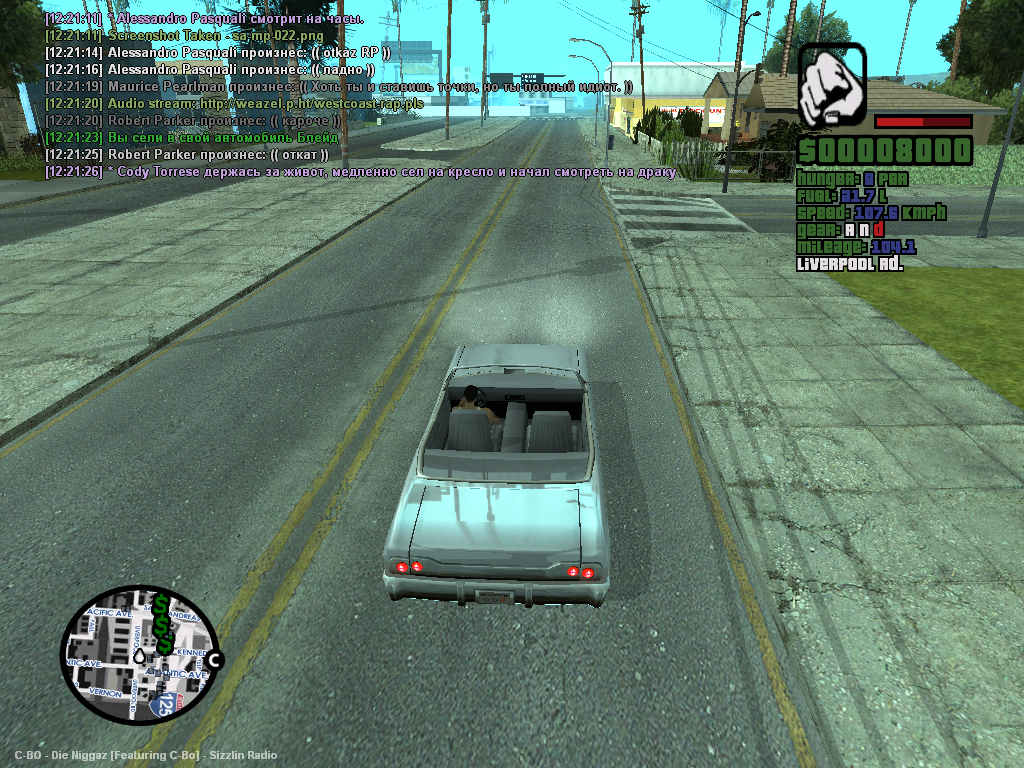Click the Interstate 125 shield on the minimap
Screen dimensions: 1024x768
click(164, 705)
